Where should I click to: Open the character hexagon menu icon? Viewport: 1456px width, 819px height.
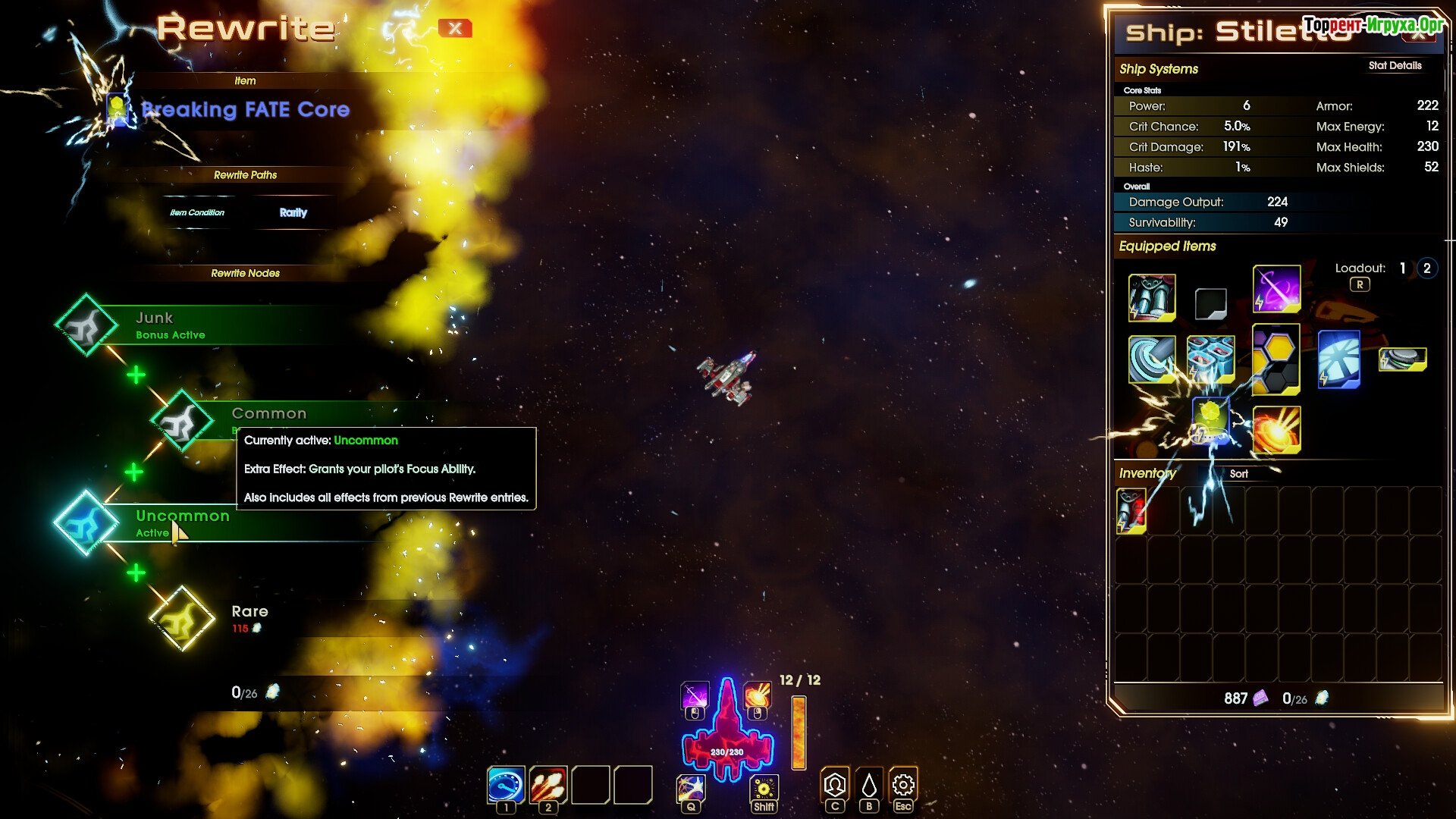point(835,785)
